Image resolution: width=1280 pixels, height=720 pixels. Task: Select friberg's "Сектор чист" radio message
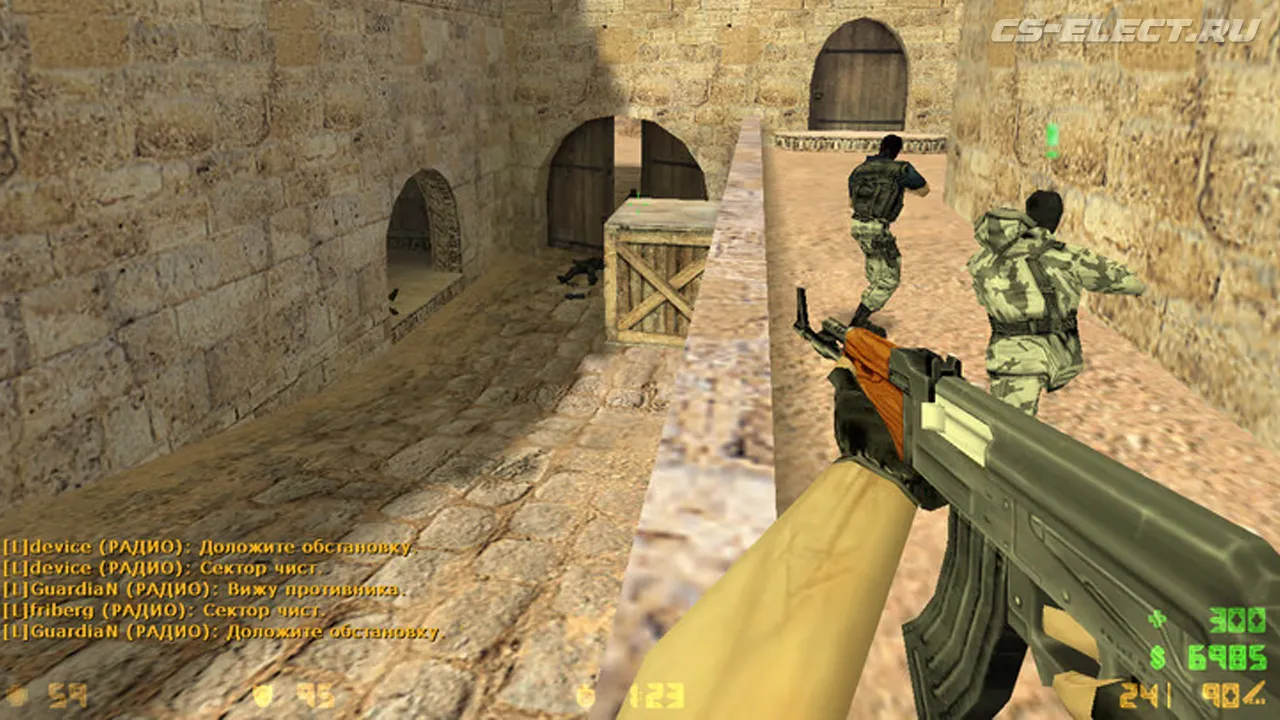[x=163, y=610]
